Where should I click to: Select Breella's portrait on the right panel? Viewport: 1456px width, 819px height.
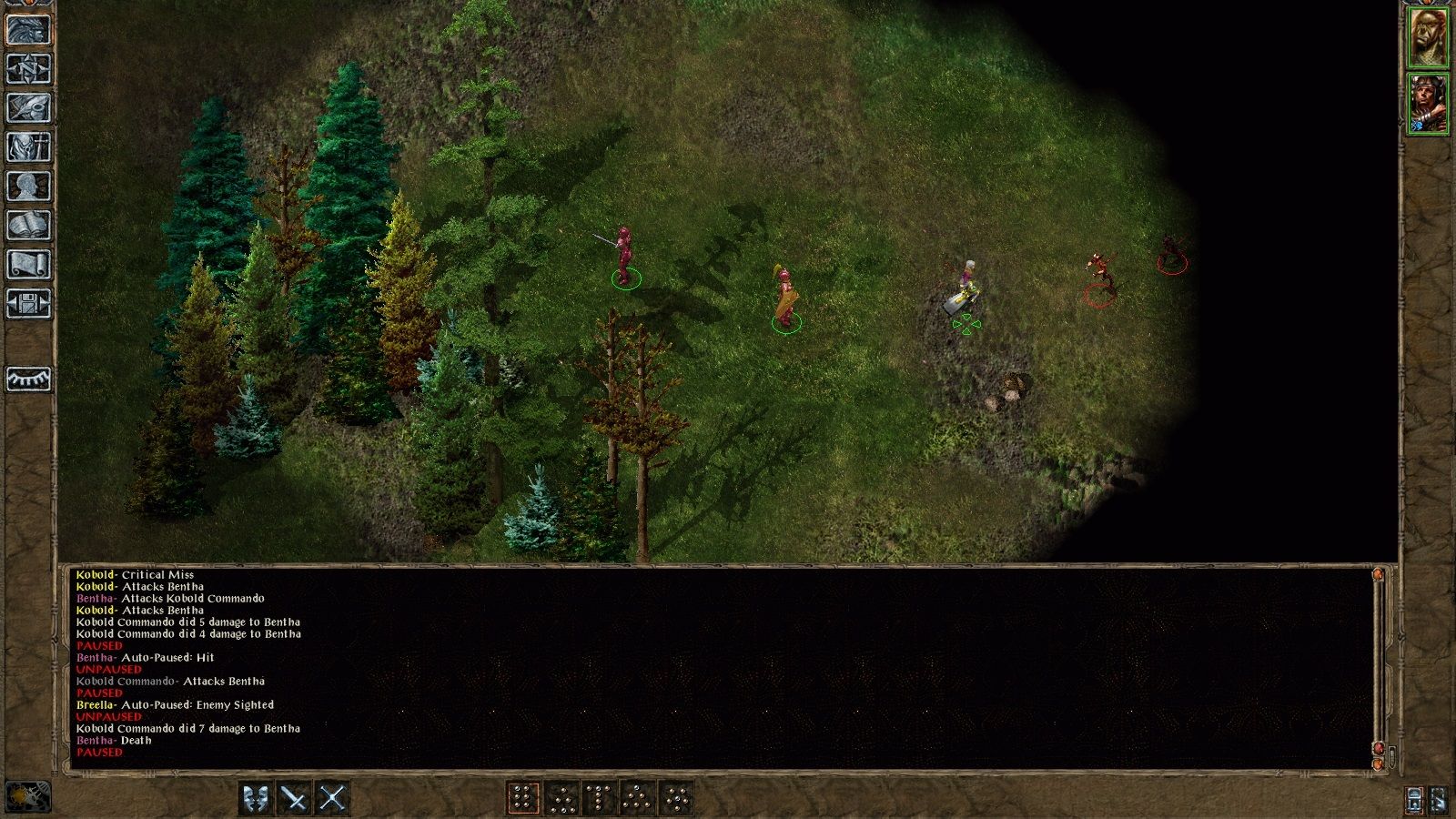(x=1426, y=105)
